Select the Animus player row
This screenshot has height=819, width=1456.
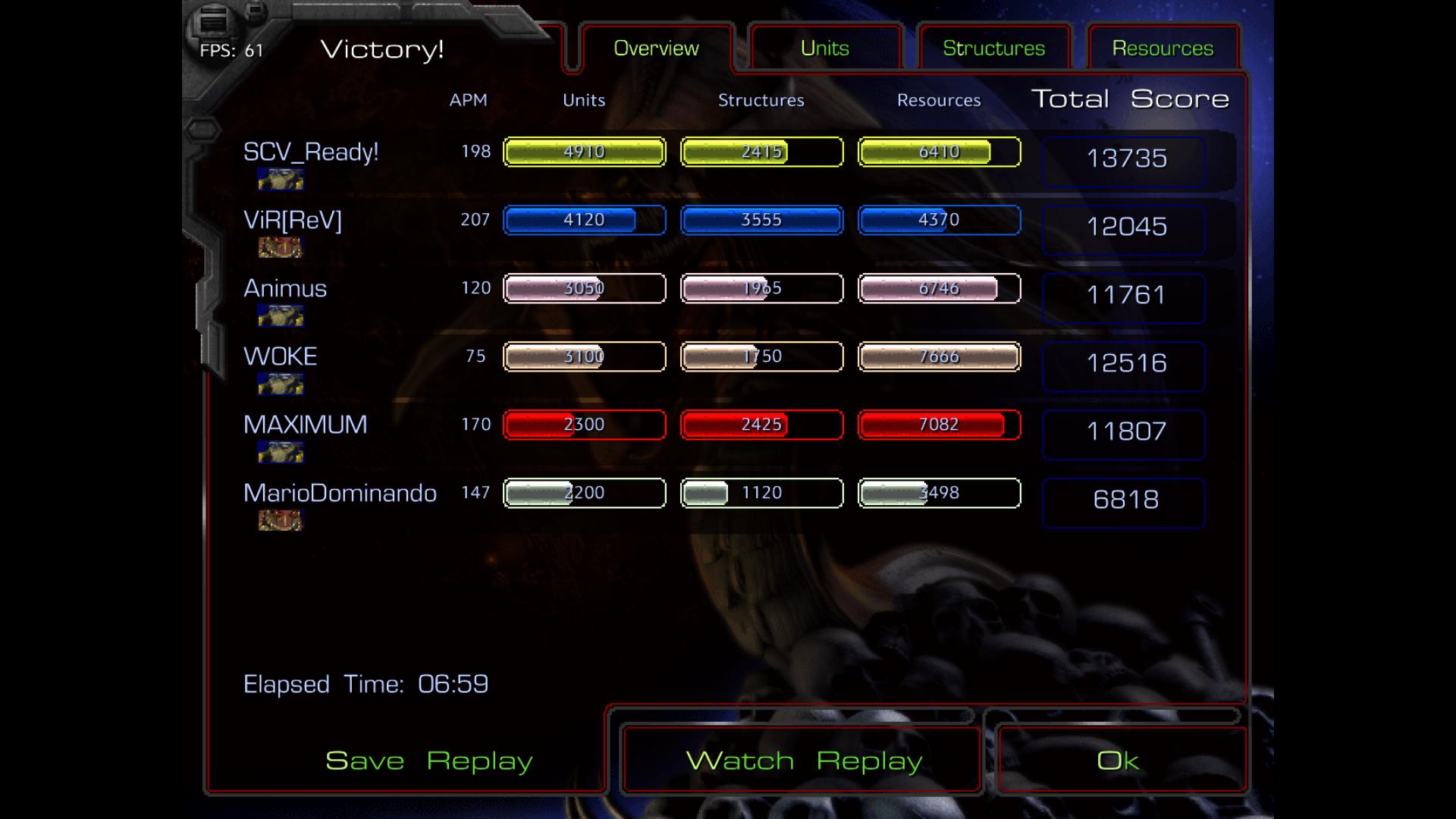[285, 289]
